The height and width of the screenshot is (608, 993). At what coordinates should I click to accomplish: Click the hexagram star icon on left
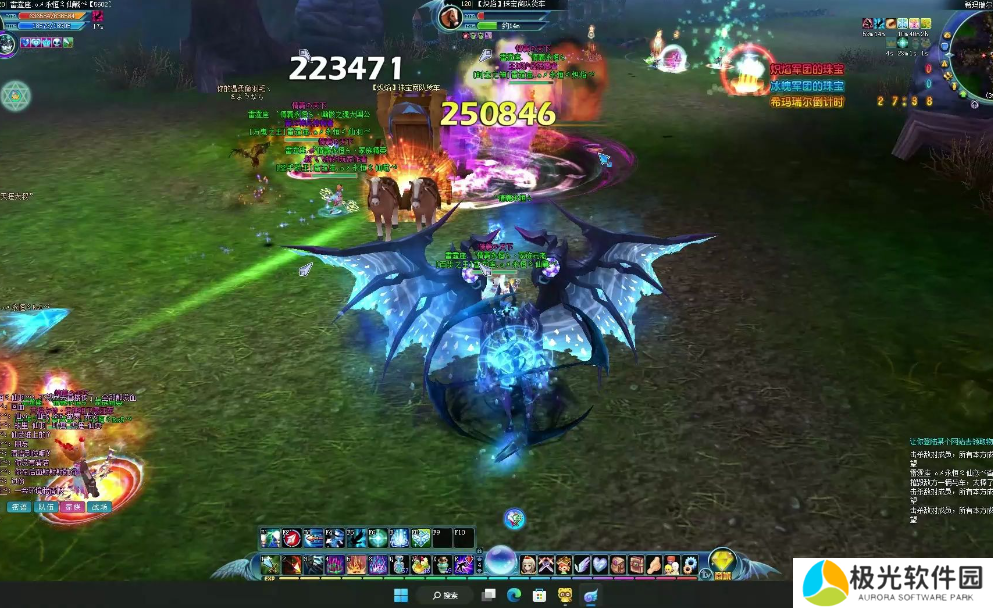pos(16,96)
